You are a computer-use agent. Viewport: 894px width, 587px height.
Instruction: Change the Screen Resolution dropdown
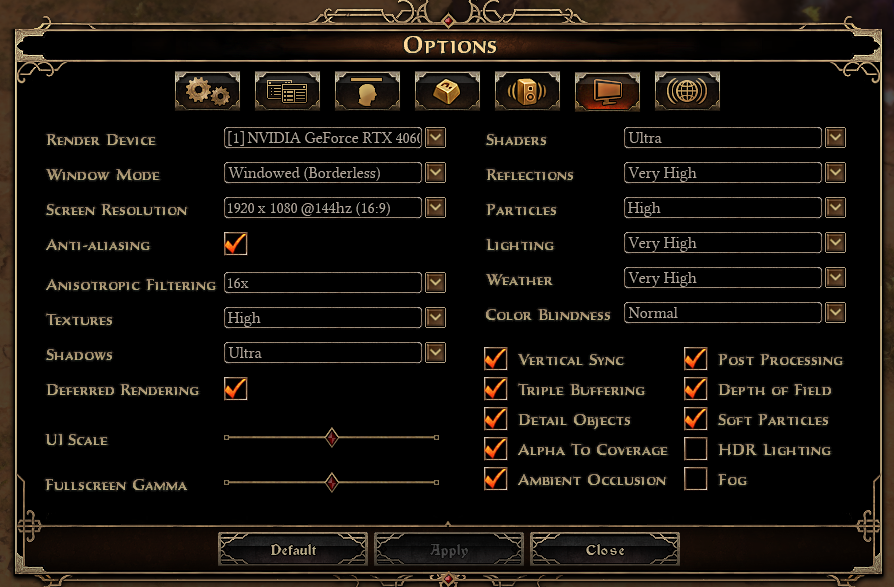(435, 208)
